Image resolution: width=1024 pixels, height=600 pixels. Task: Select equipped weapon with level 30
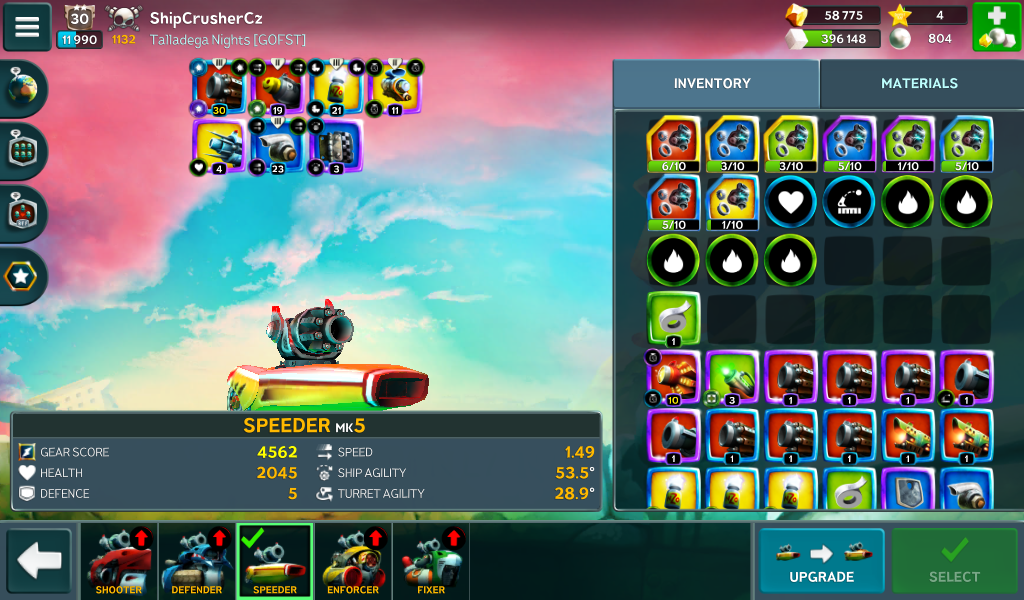(219, 89)
